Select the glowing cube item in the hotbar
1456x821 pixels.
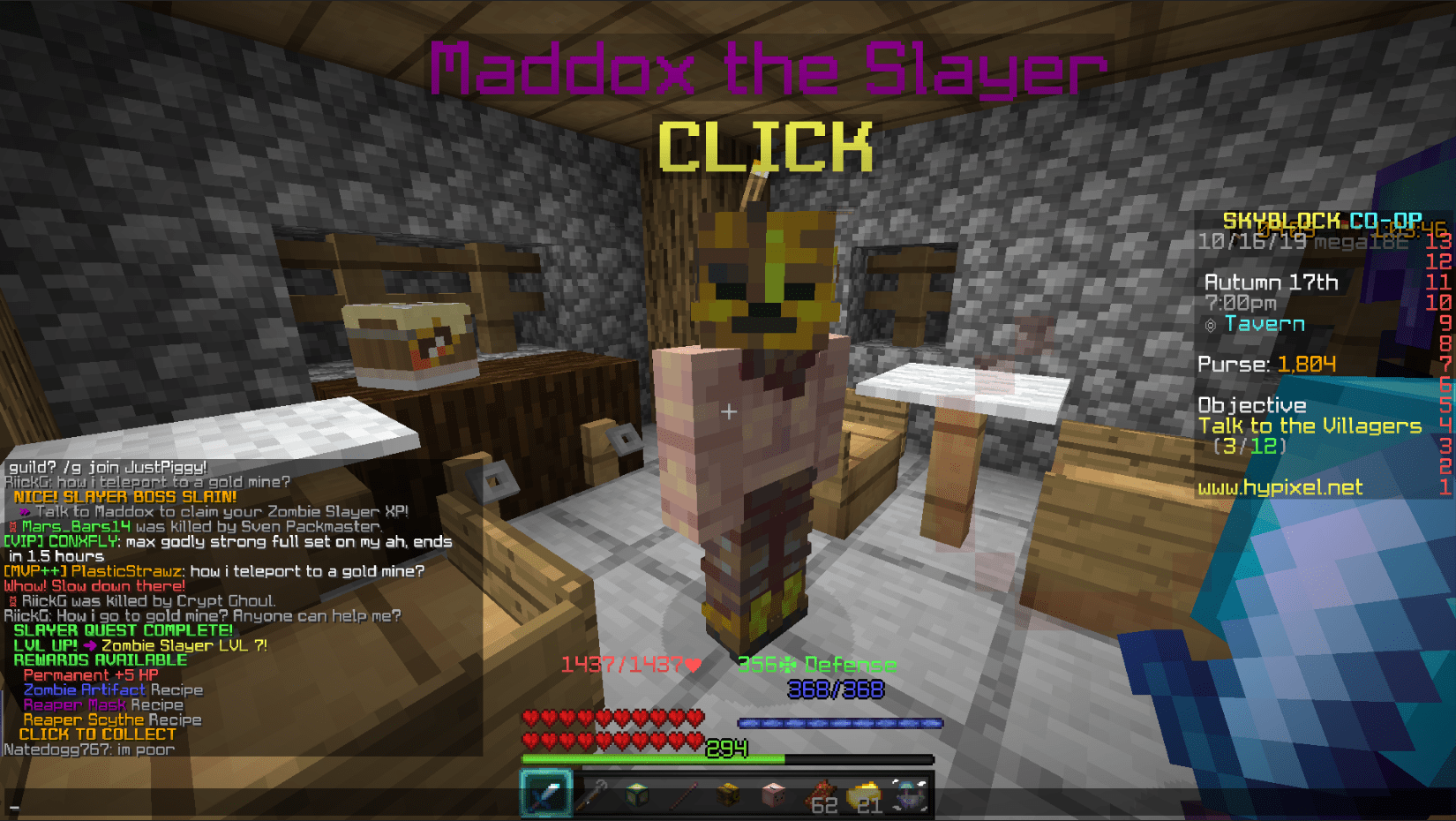638,793
